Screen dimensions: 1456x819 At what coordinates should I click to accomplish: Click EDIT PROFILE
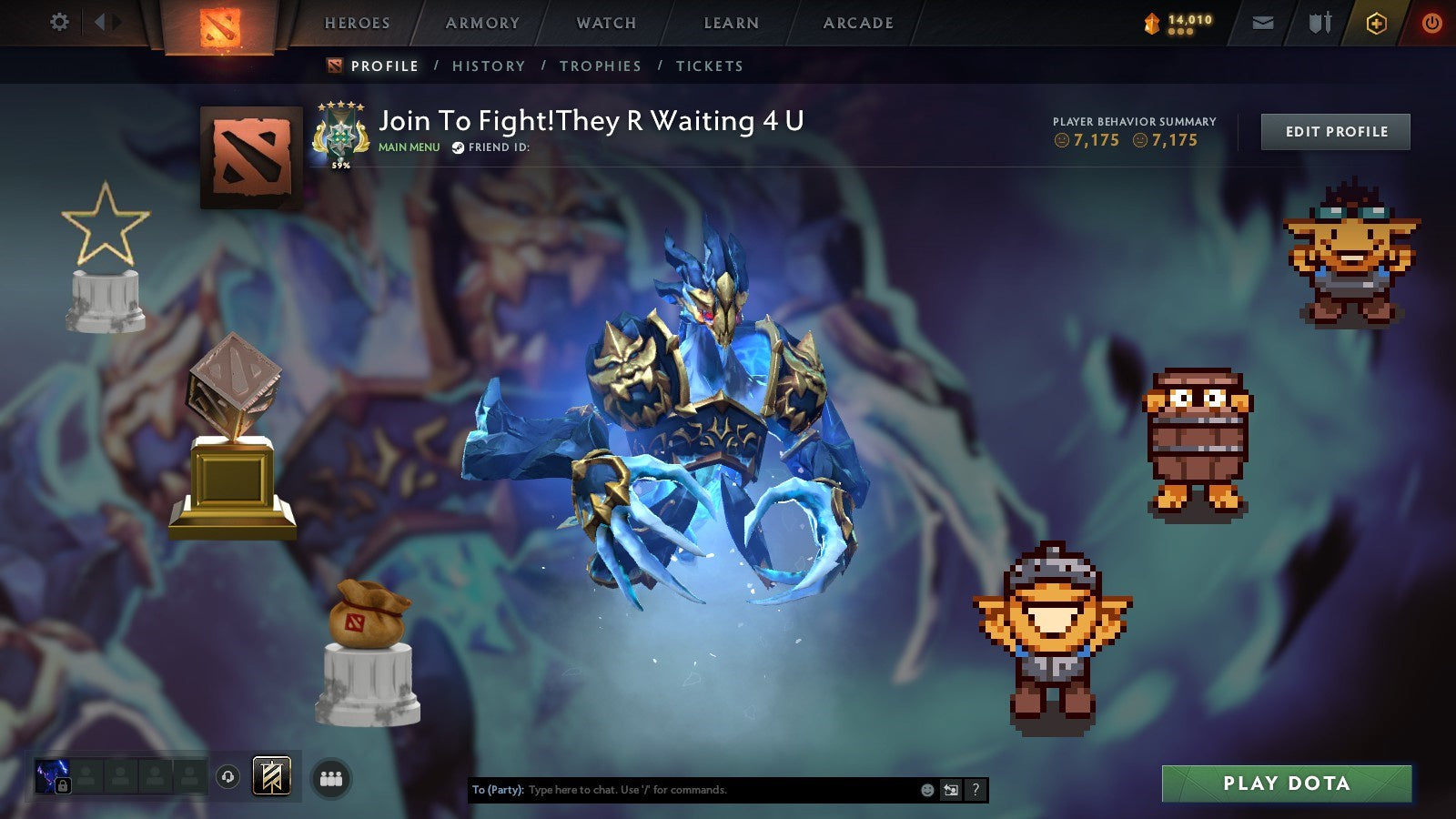point(1335,131)
